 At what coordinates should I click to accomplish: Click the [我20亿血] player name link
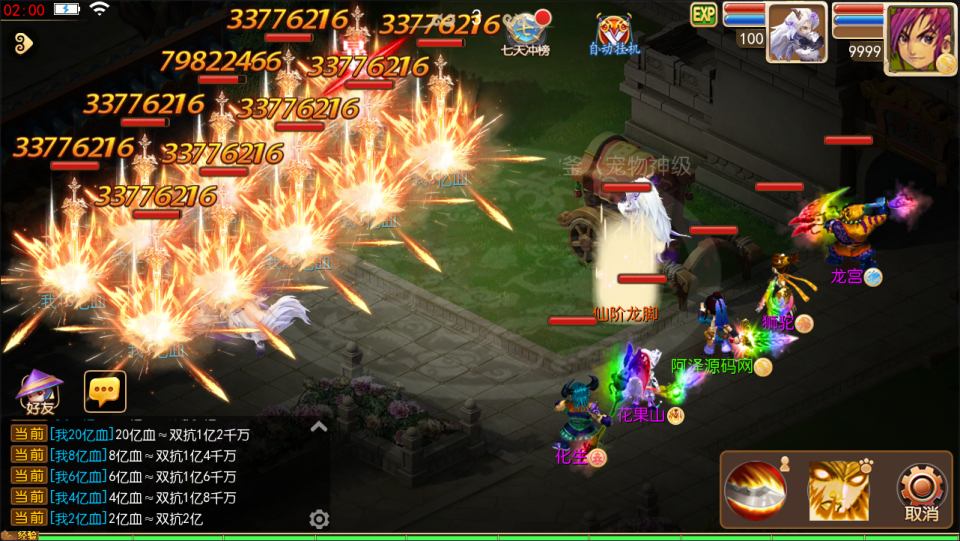click(81, 434)
